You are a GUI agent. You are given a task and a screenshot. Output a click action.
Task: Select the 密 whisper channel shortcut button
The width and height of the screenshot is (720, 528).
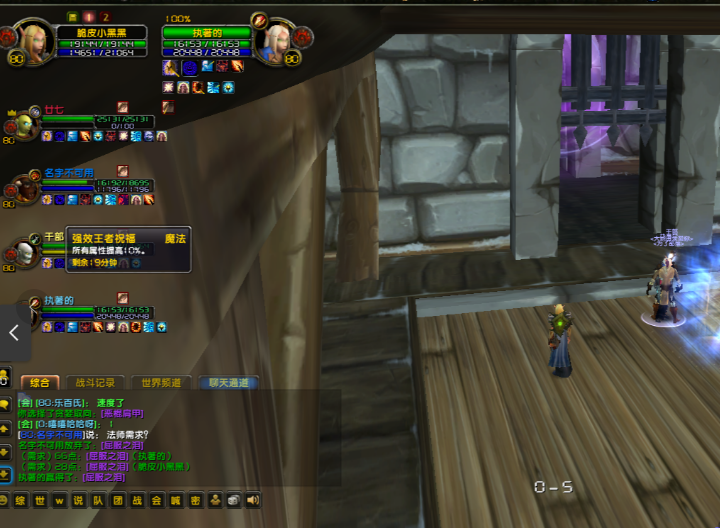click(x=196, y=500)
